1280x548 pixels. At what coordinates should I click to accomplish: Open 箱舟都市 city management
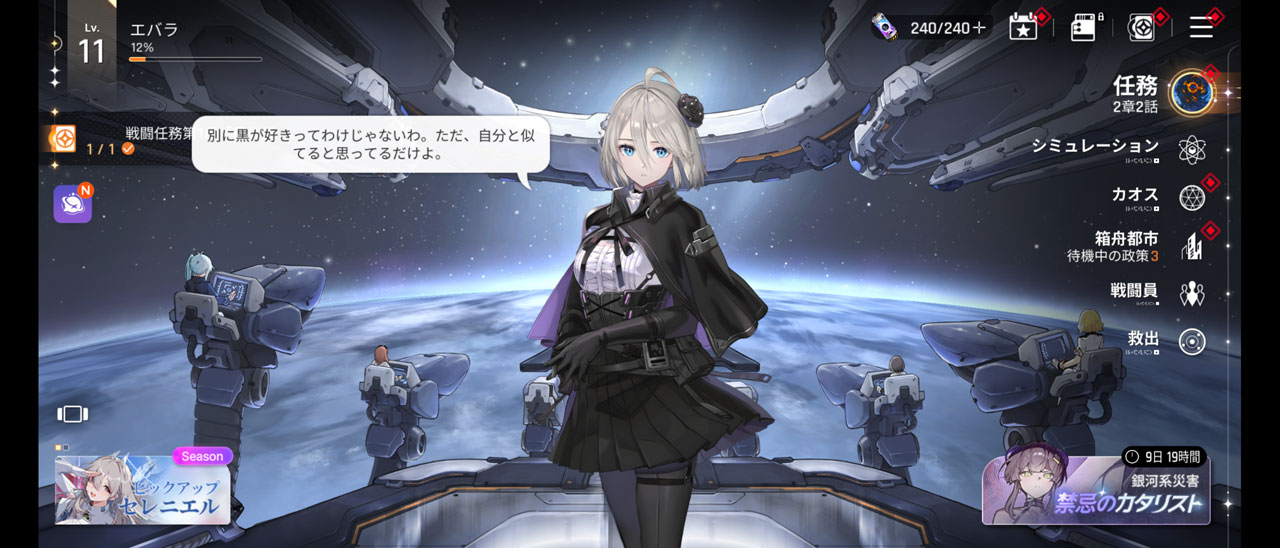[1191, 245]
